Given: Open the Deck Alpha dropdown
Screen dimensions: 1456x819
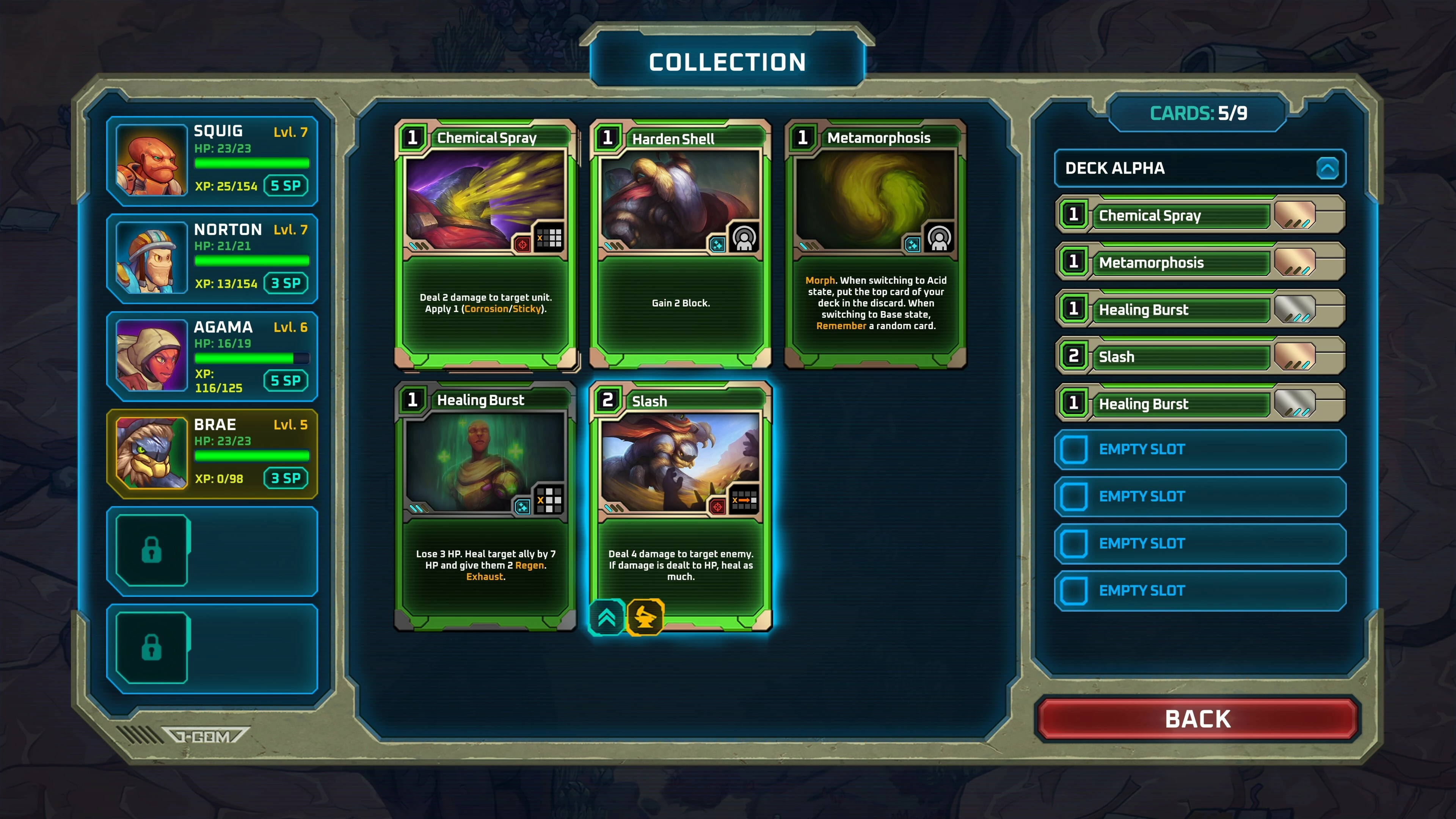Looking at the screenshot, I should 1327,168.
